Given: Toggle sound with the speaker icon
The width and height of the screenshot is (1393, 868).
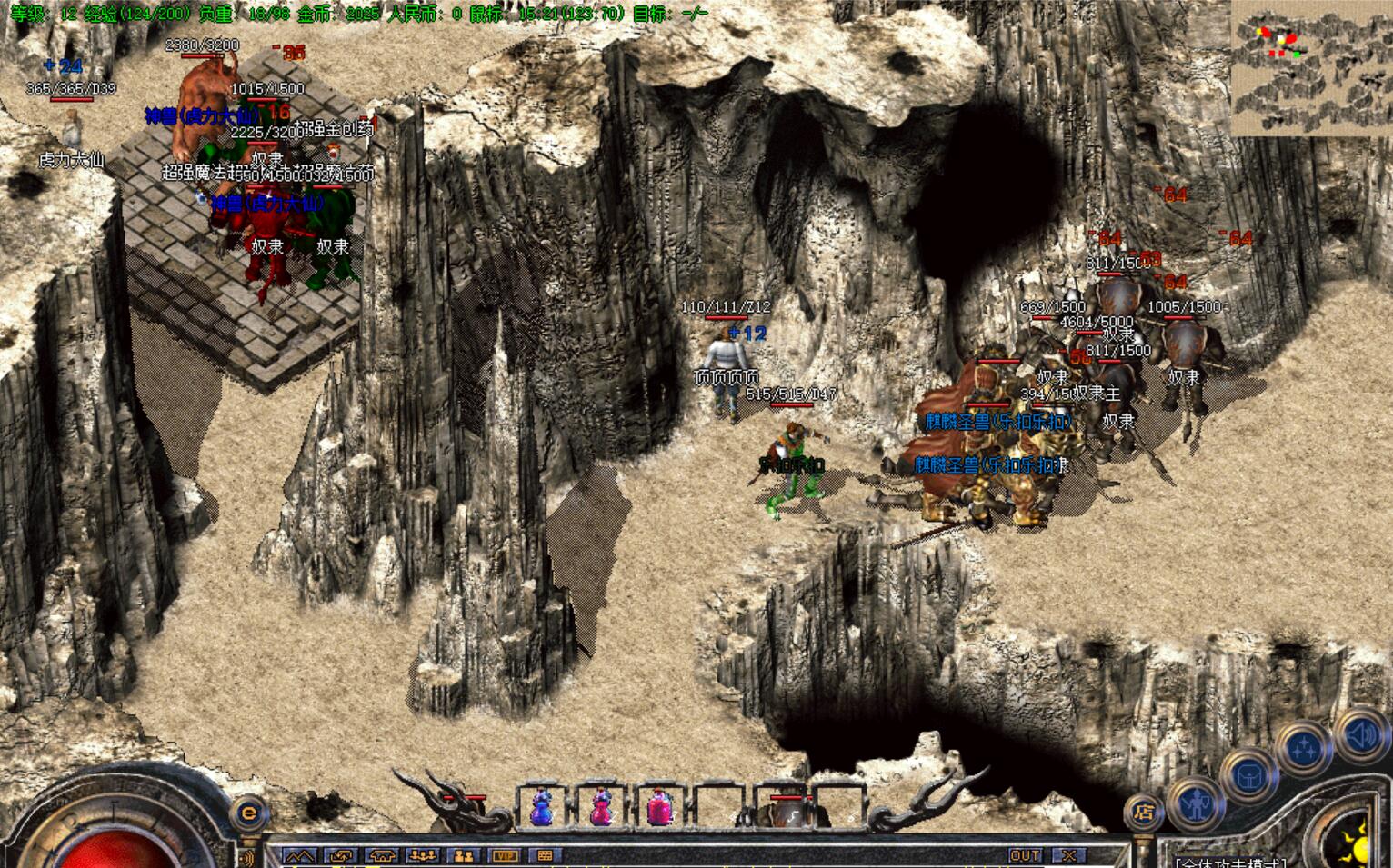Looking at the screenshot, I should [x=1359, y=733].
